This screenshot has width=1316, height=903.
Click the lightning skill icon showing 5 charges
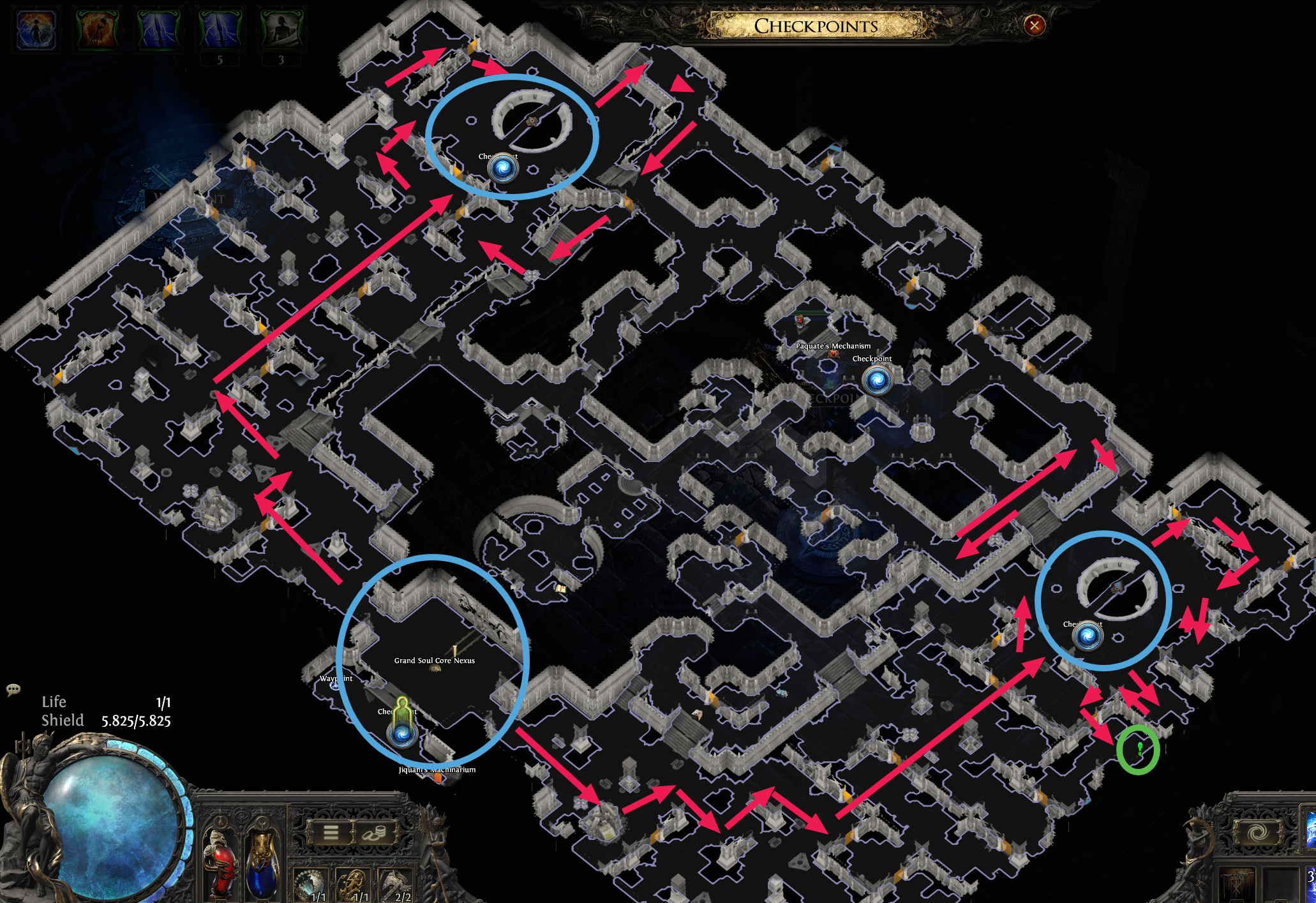tap(220, 28)
